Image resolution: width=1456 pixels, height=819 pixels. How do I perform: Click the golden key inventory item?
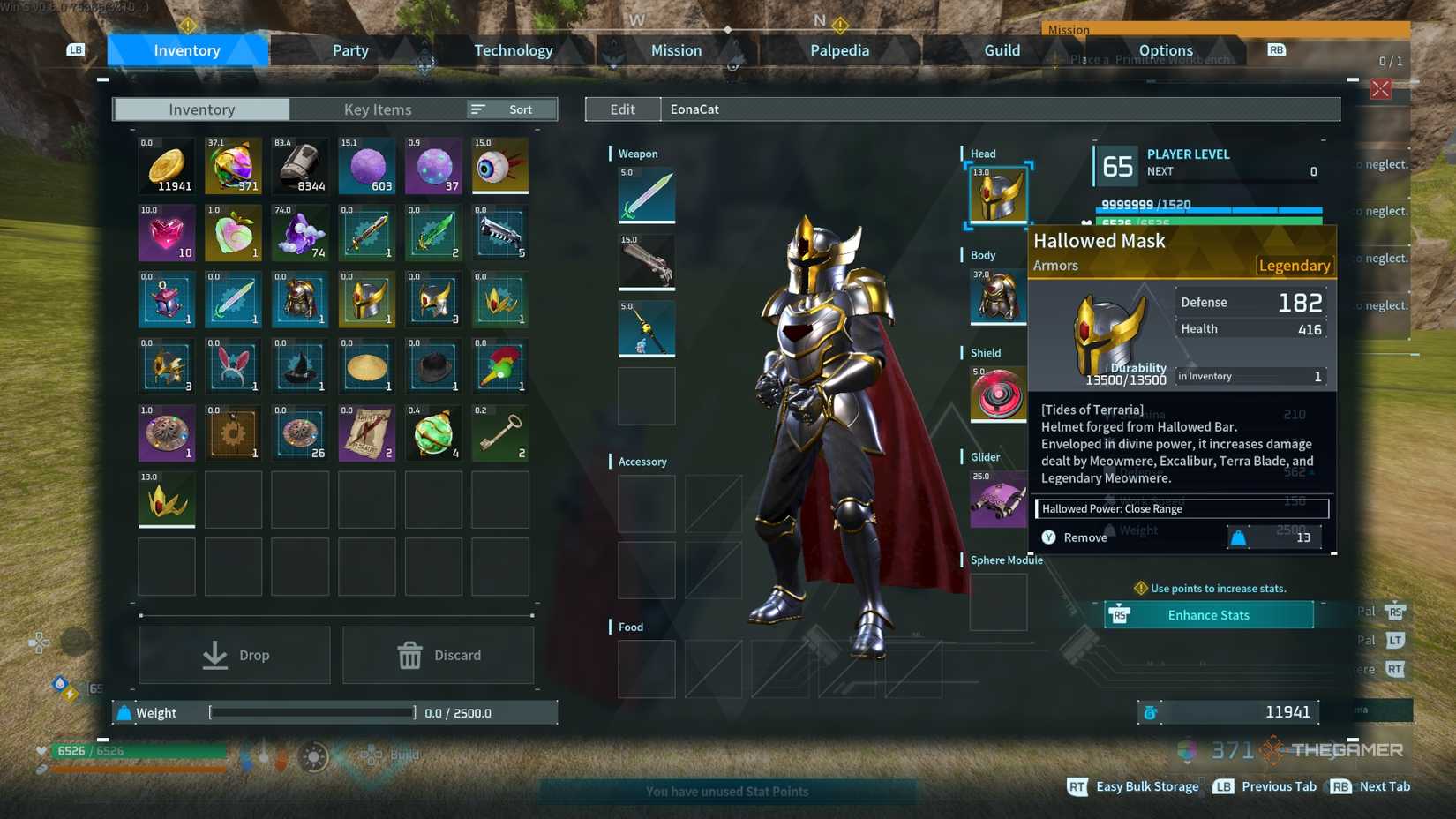click(x=499, y=433)
